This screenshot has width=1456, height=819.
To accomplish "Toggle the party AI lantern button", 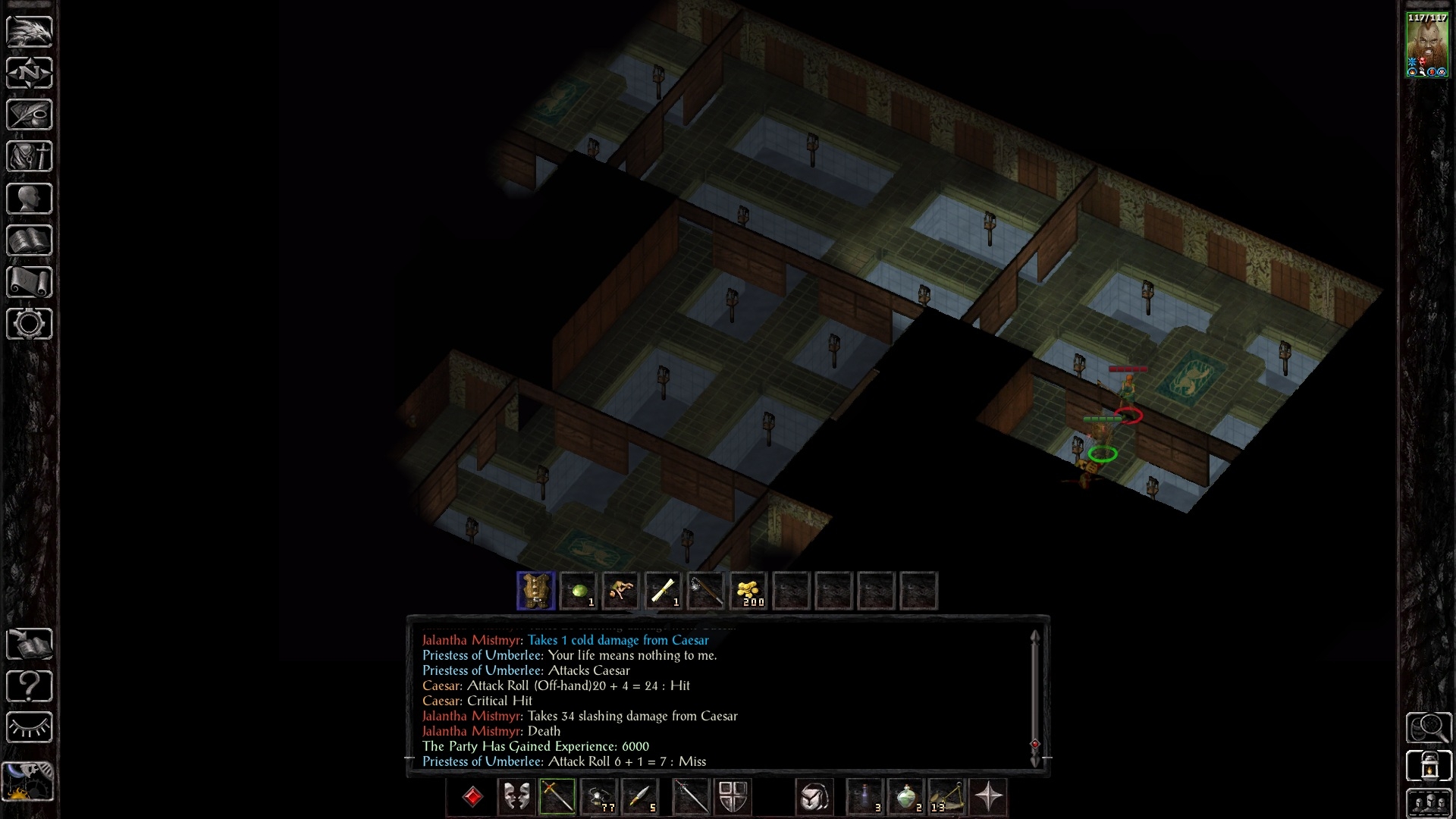I will tap(1429, 766).
